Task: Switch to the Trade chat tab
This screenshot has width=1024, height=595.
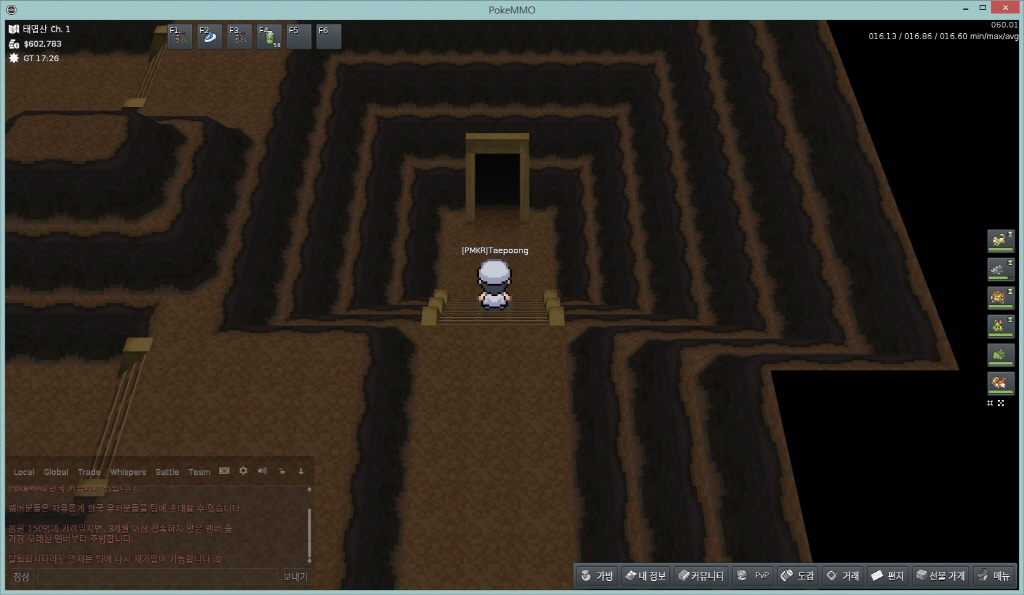Action: (x=89, y=472)
